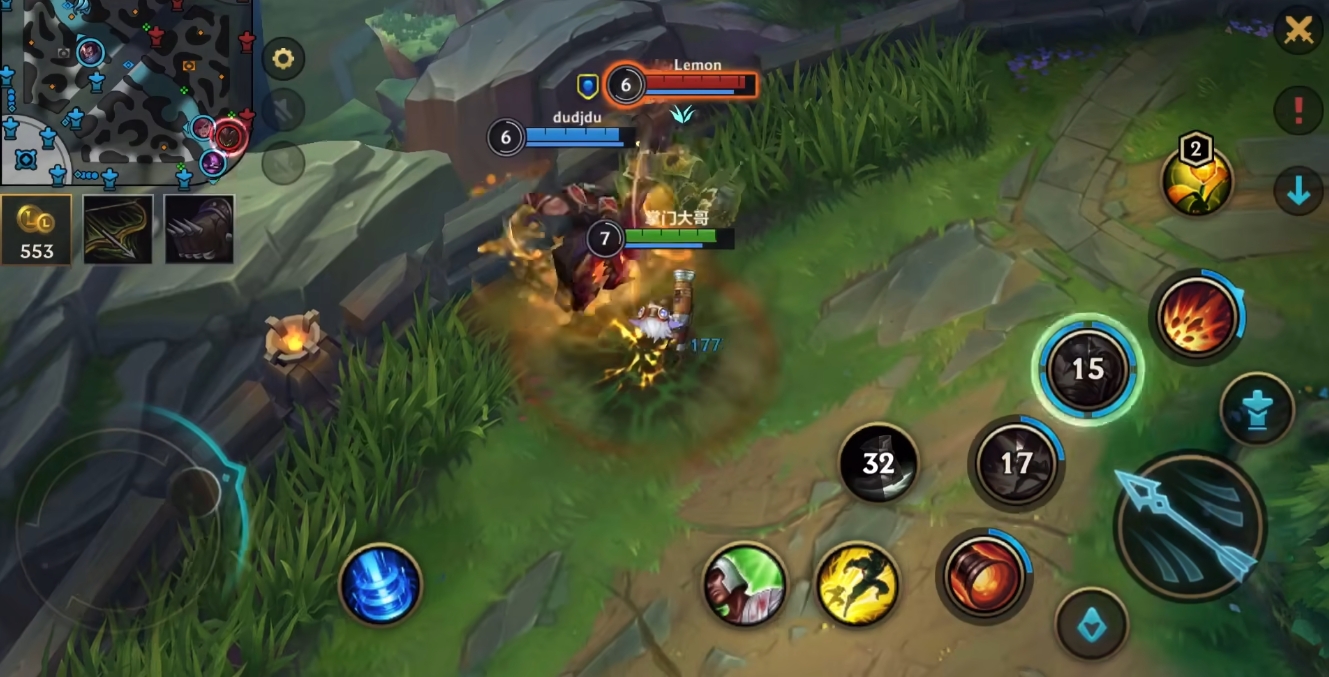Open the settings gear beside the minimap
The image size is (1329, 677).
pos(283,60)
